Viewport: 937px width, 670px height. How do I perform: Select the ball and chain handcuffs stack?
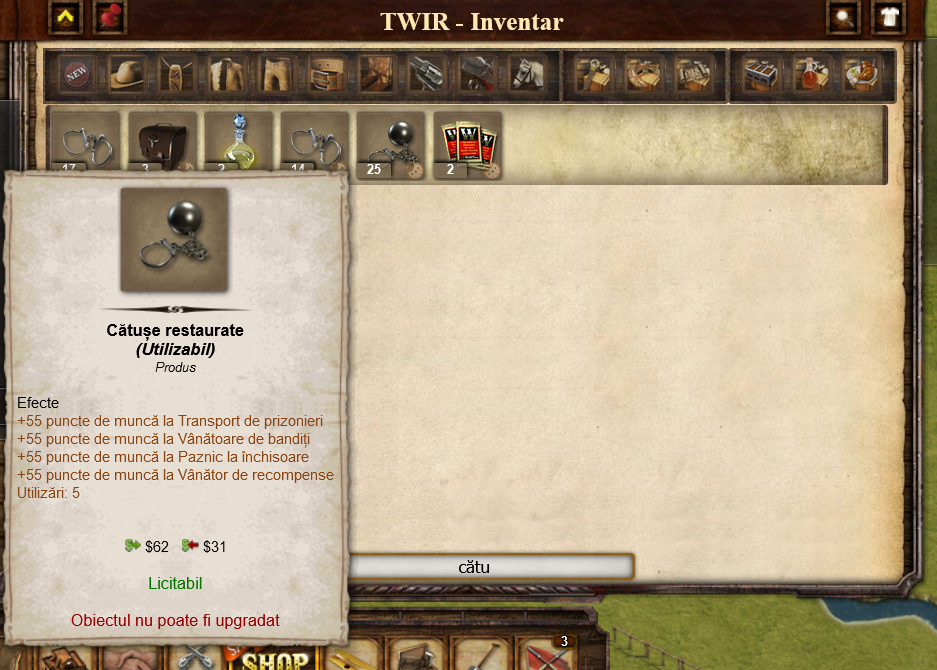coord(389,144)
